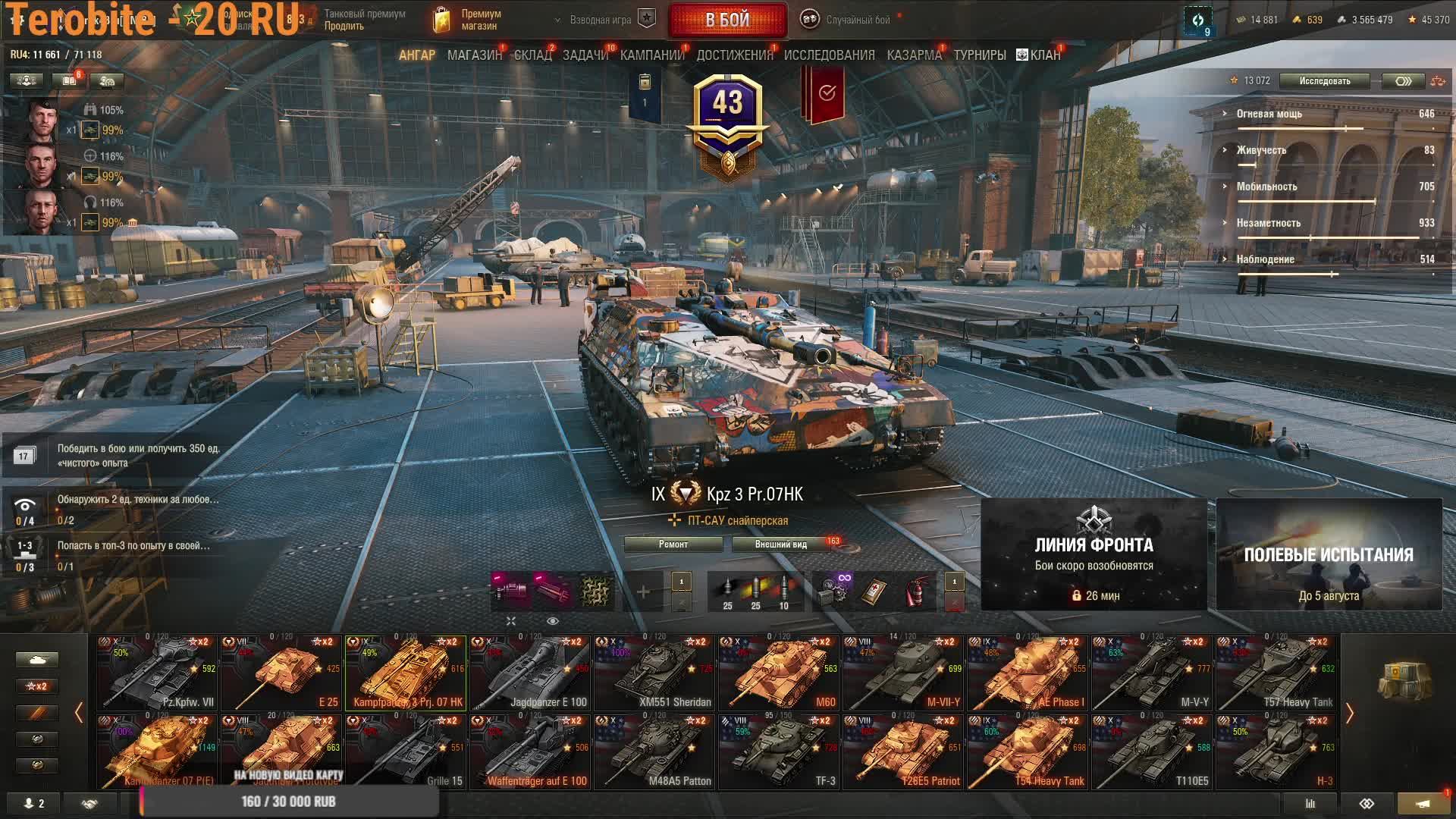Show the ДОСТИЖЕНИЯ tab
The width and height of the screenshot is (1456, 819).
[x=734, y=55]
